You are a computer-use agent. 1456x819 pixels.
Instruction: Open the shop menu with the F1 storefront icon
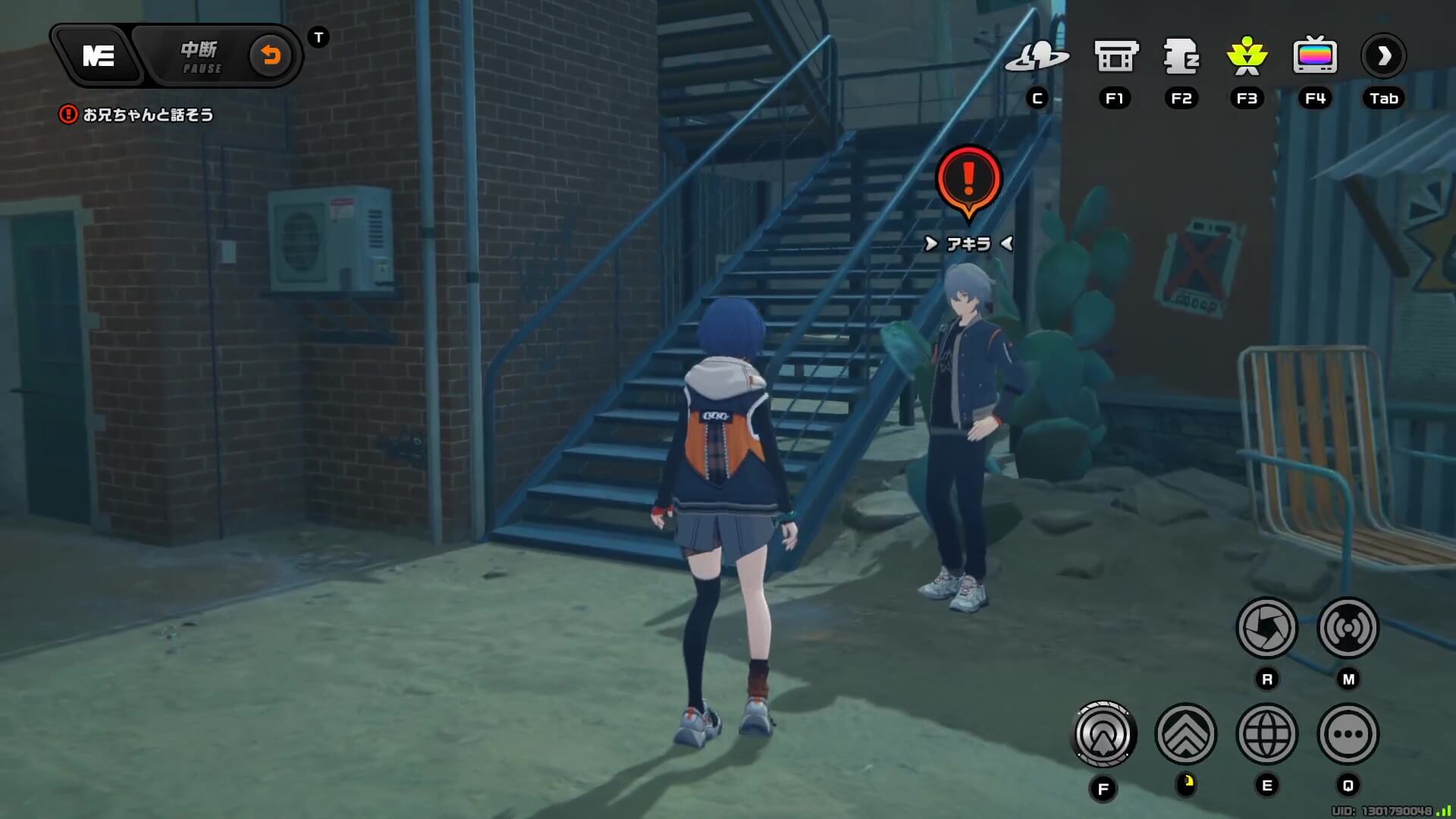[x=1115, y=57]
